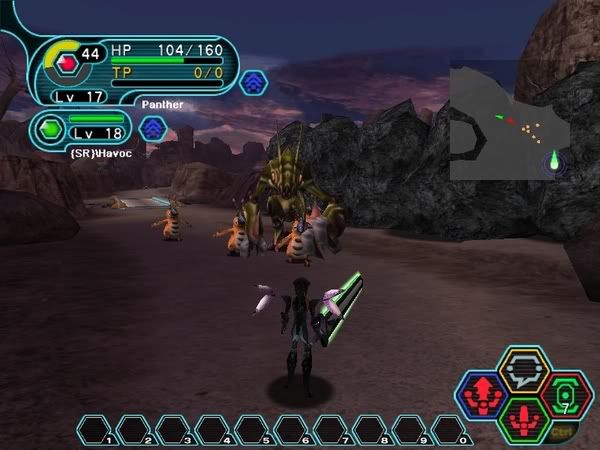Open the speech bubble chat hexagon

coord(523,370)
